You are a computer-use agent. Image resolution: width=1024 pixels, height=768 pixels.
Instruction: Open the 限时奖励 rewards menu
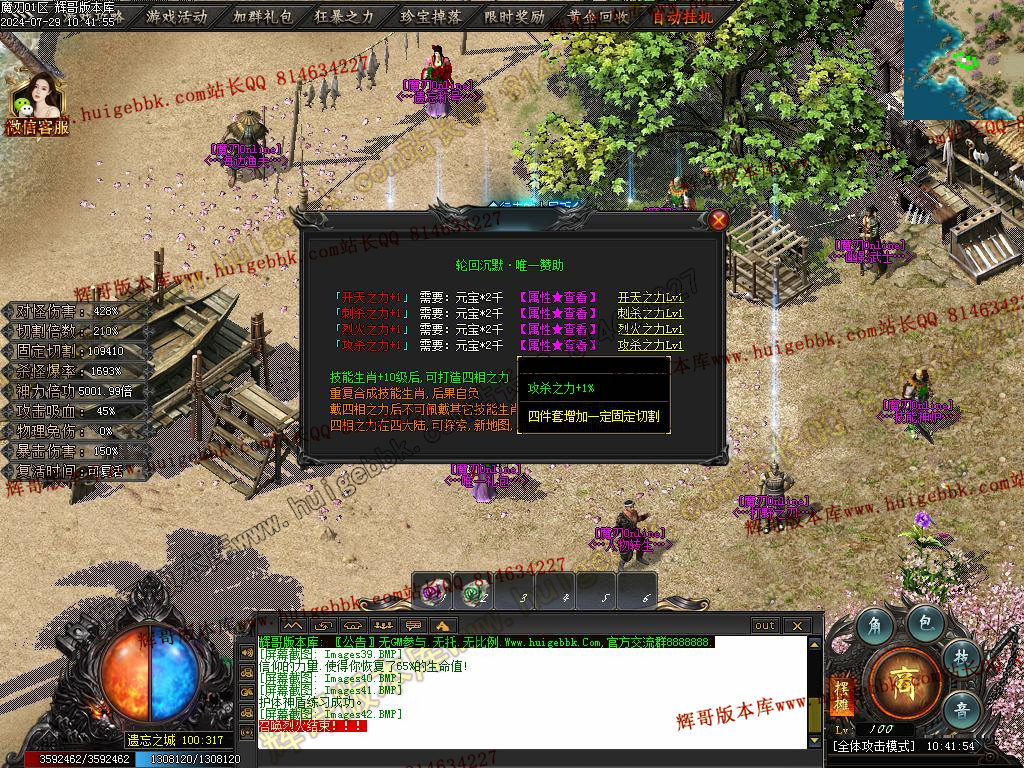click(x=514, y=16)
